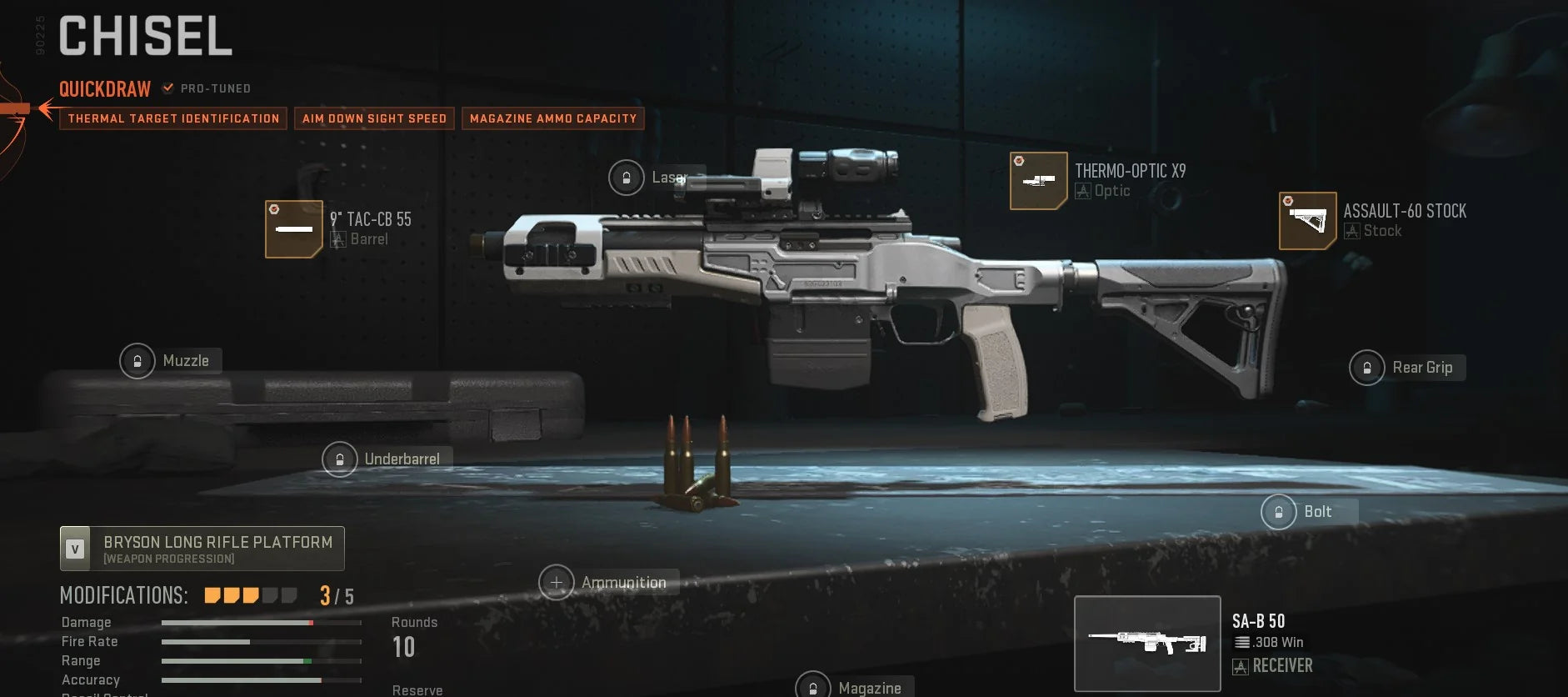Open the SA-B 50 receiver thumbnail
This screenshot has height=697, width=1568.
point(1147,643)
